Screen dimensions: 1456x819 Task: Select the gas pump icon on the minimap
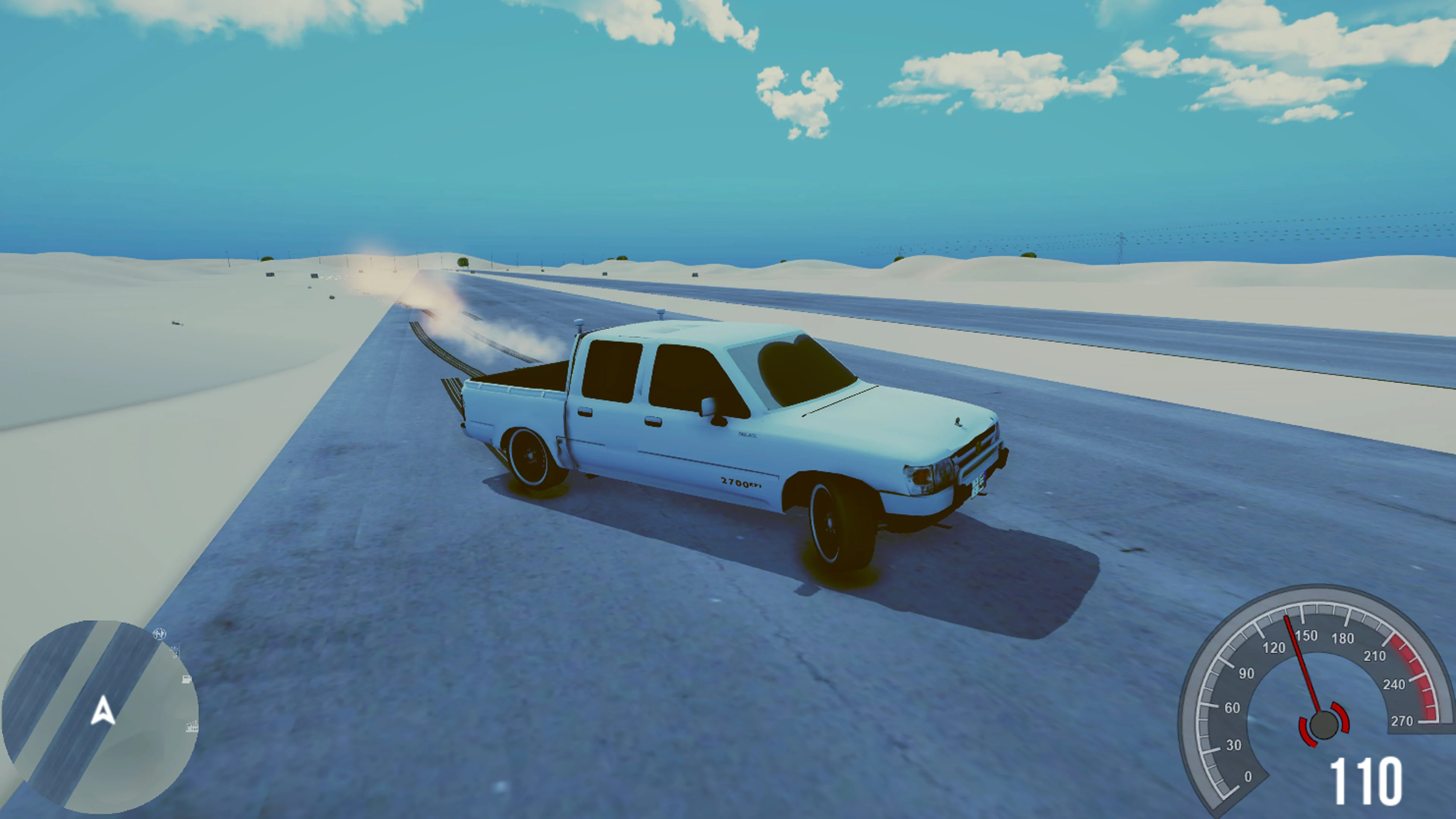click(x=187, y=679)
